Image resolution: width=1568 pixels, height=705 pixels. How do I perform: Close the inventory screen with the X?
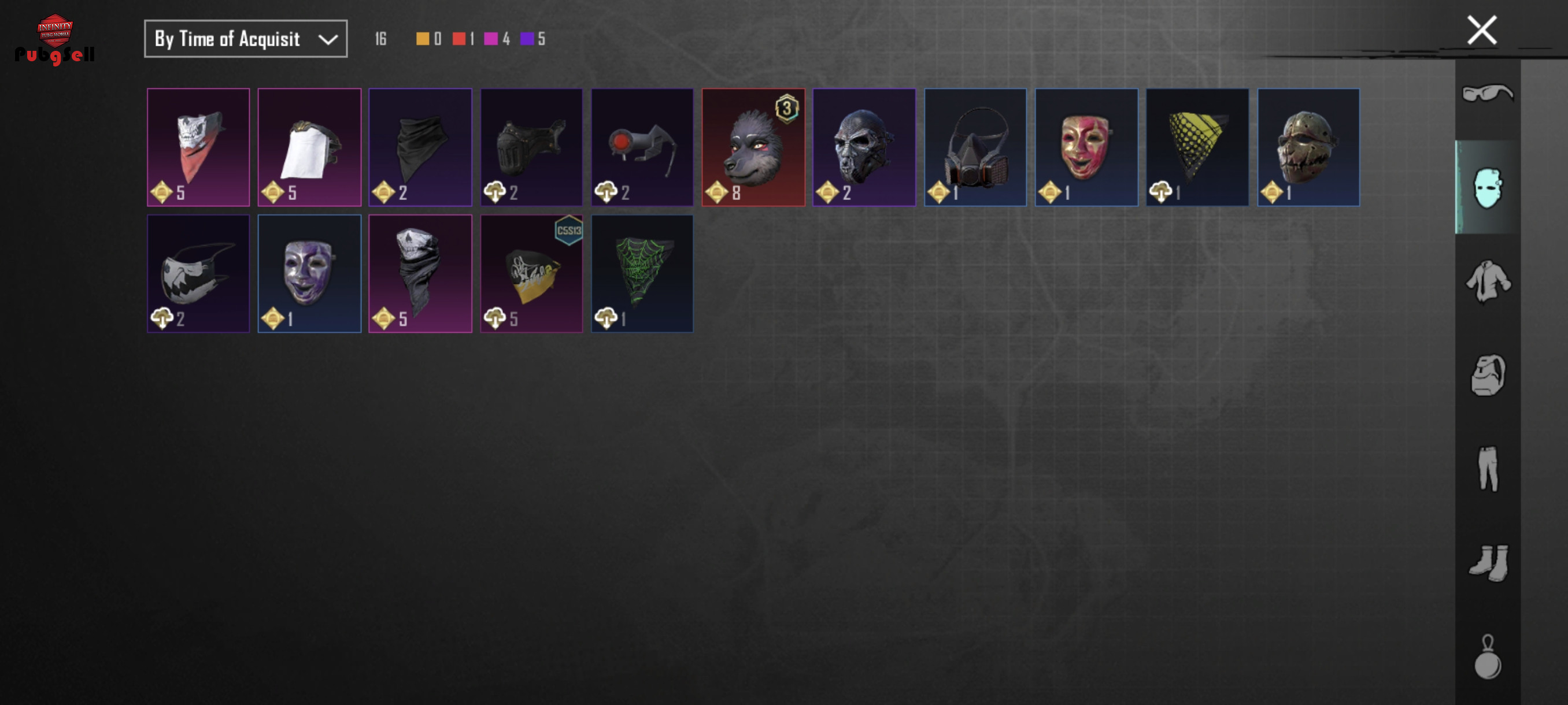1481,31
